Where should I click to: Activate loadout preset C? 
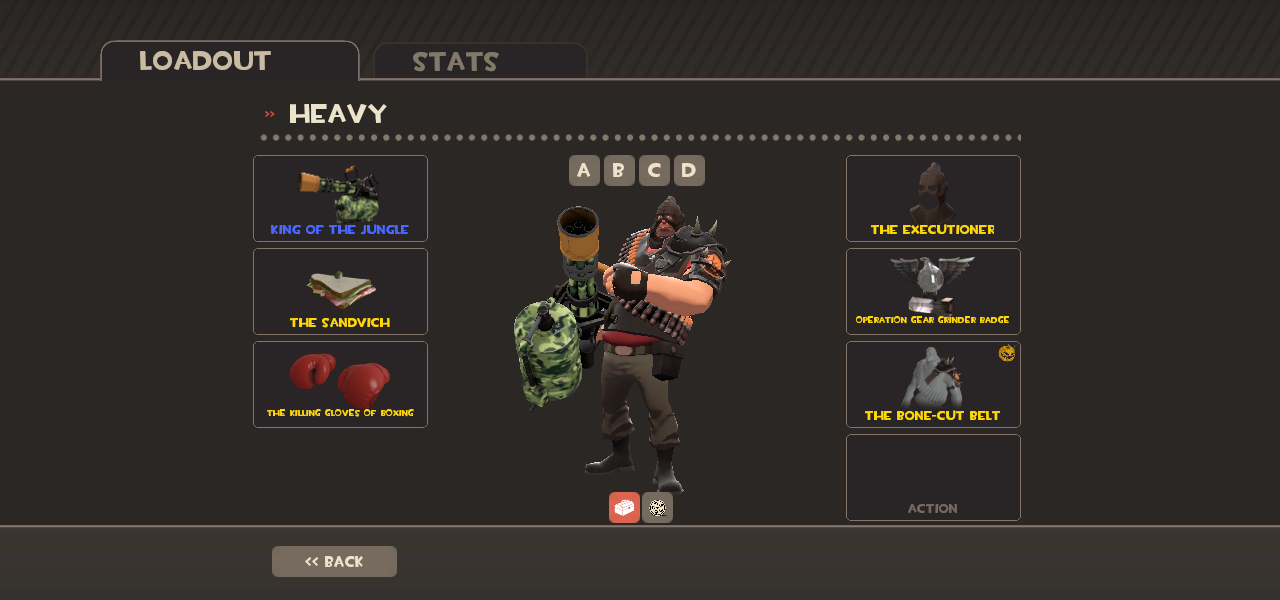(x=654, y=170)
